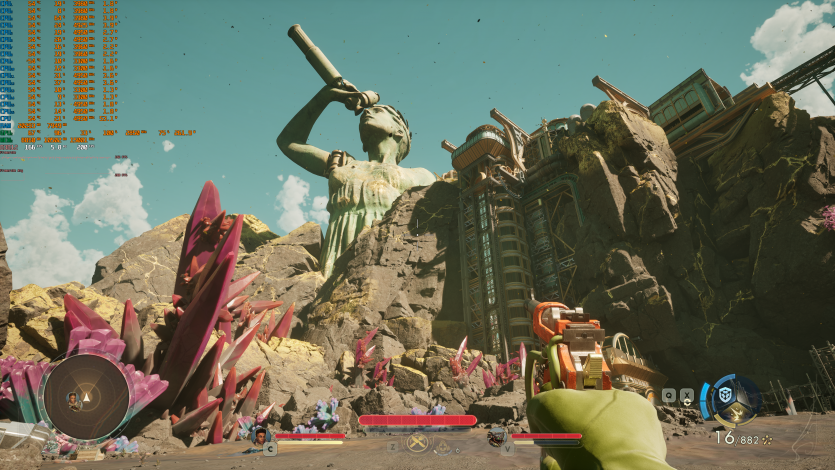Select the lower creature slot in weapon wheel
This screenshot has width=835, height=470.
735,413
